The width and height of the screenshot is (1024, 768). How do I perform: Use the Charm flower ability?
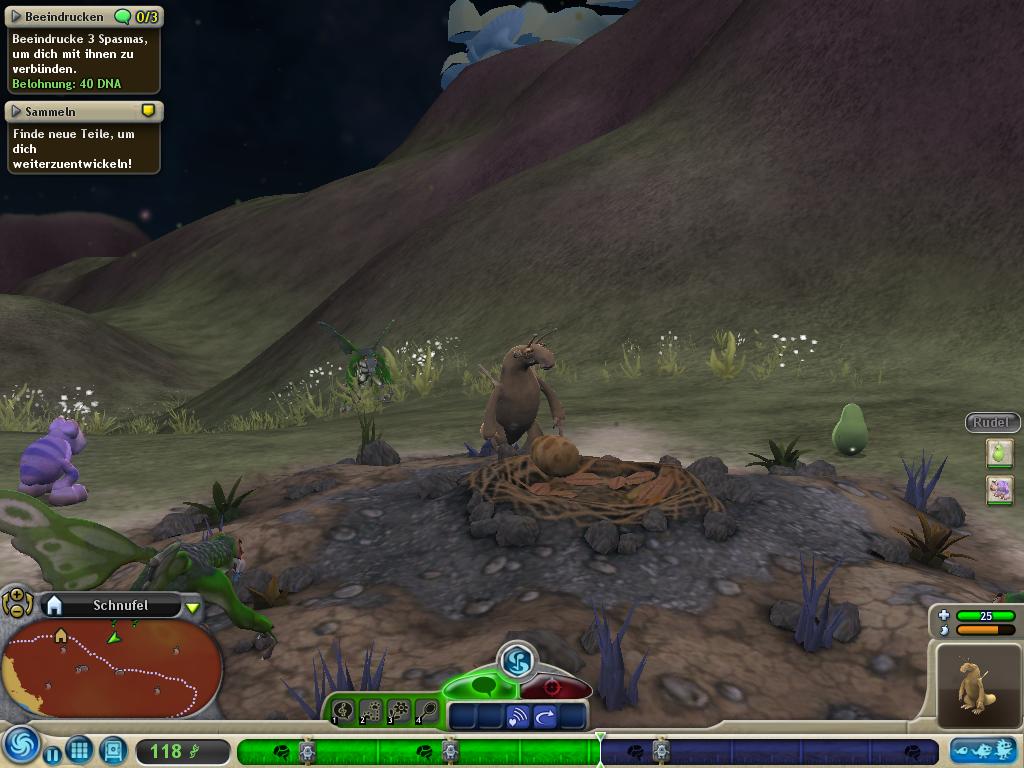pos(399,711)
